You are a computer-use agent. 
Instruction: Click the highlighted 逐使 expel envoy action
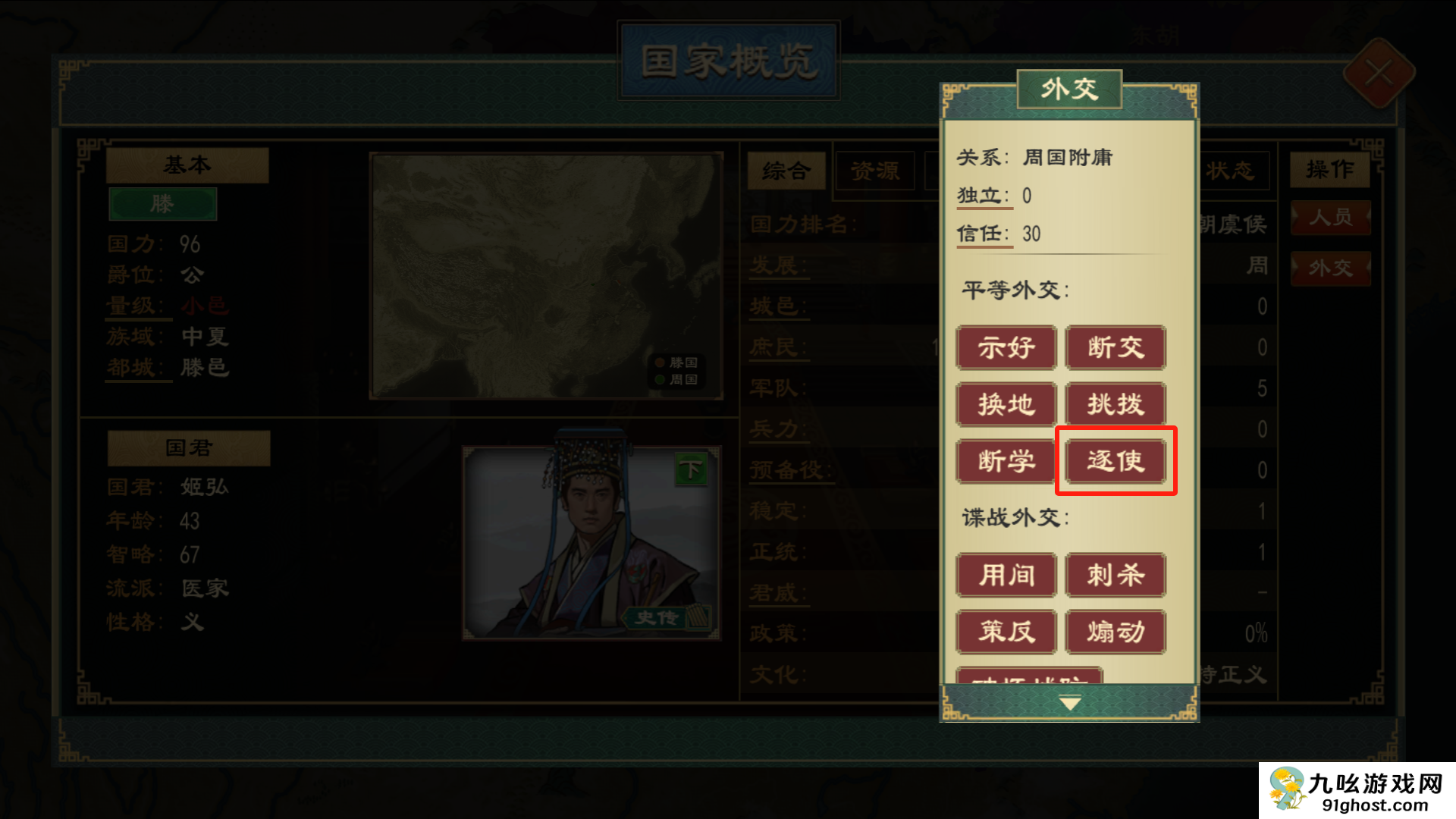[1115, 460]
